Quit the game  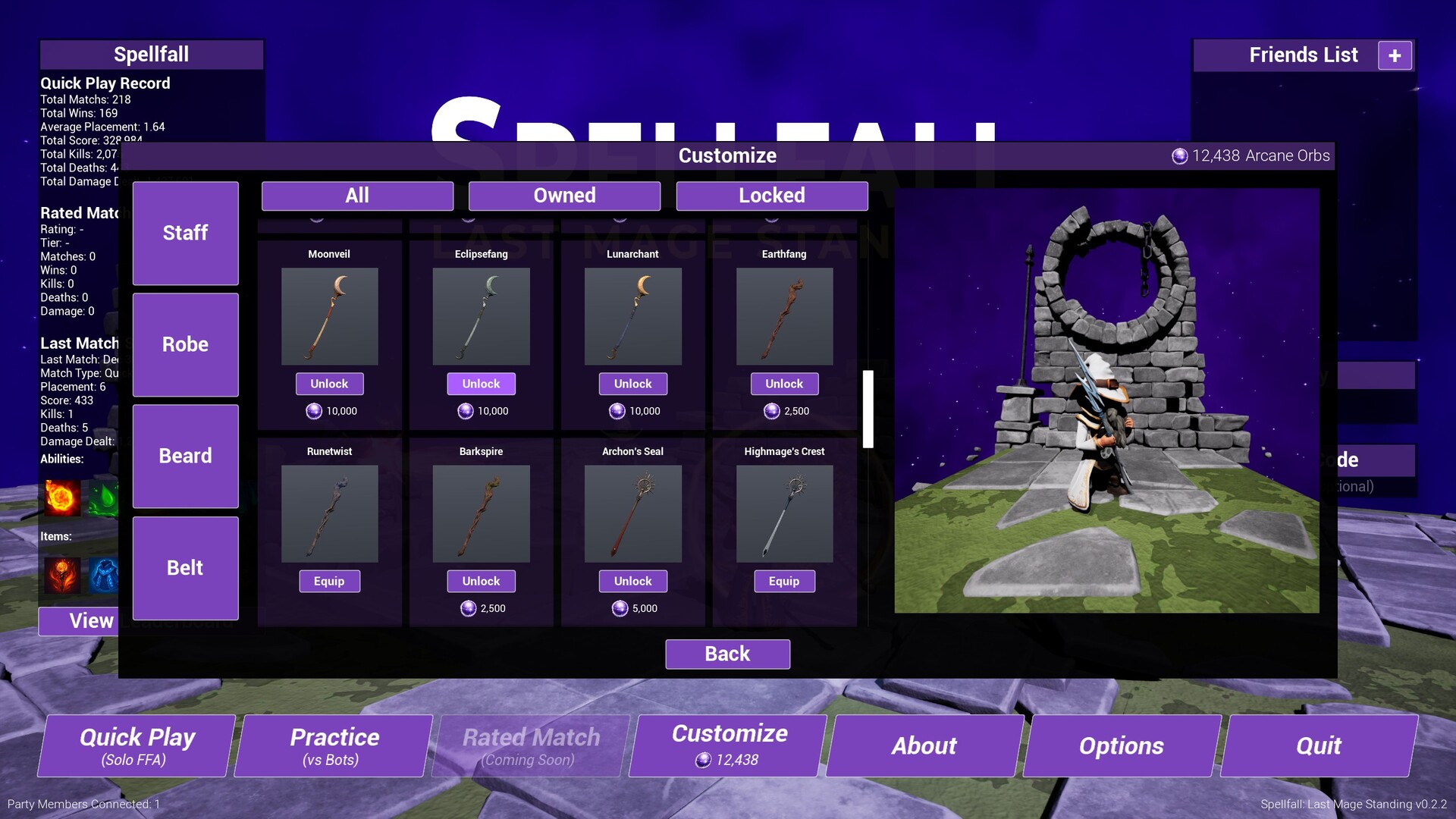click(1318, 745)
